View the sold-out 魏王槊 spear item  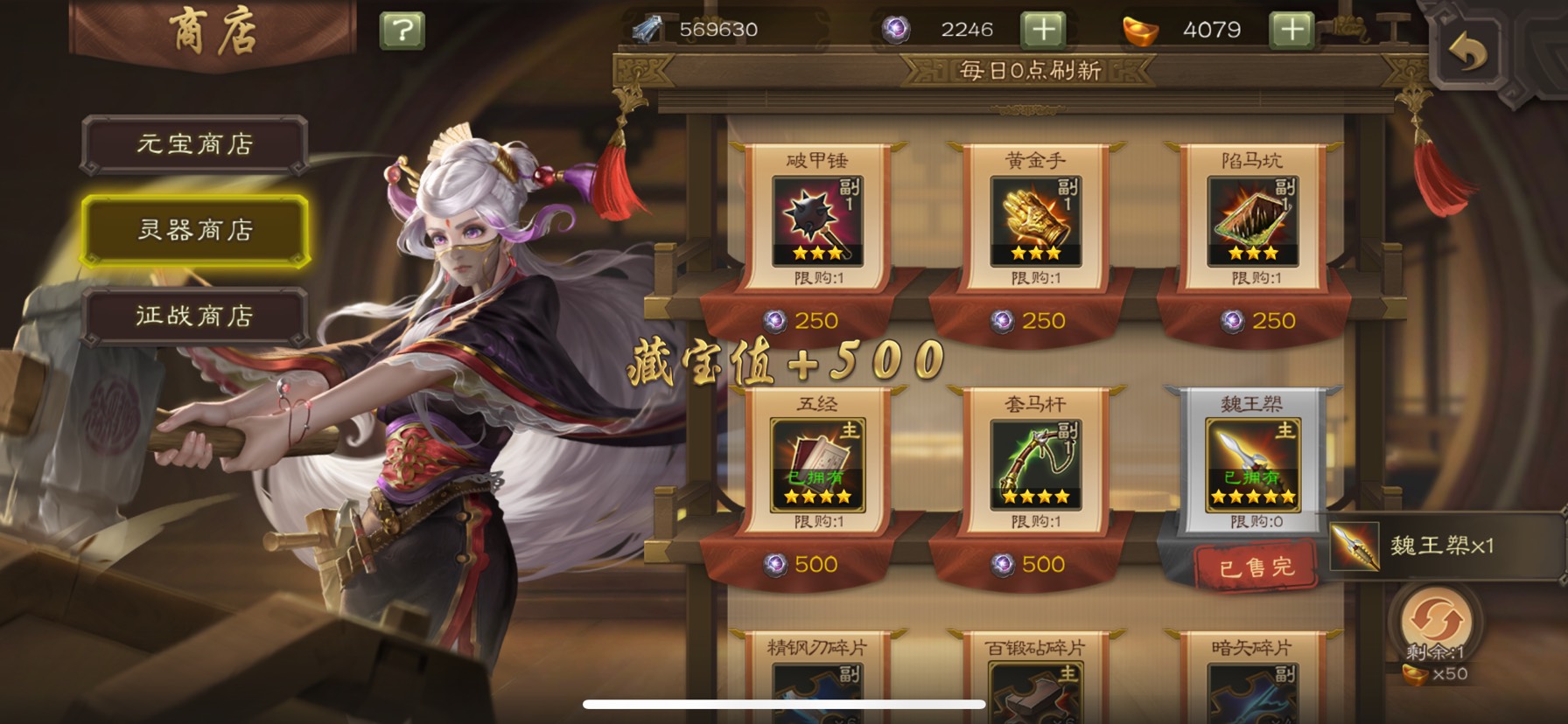pyautogui.click(x=1252, y=465)
